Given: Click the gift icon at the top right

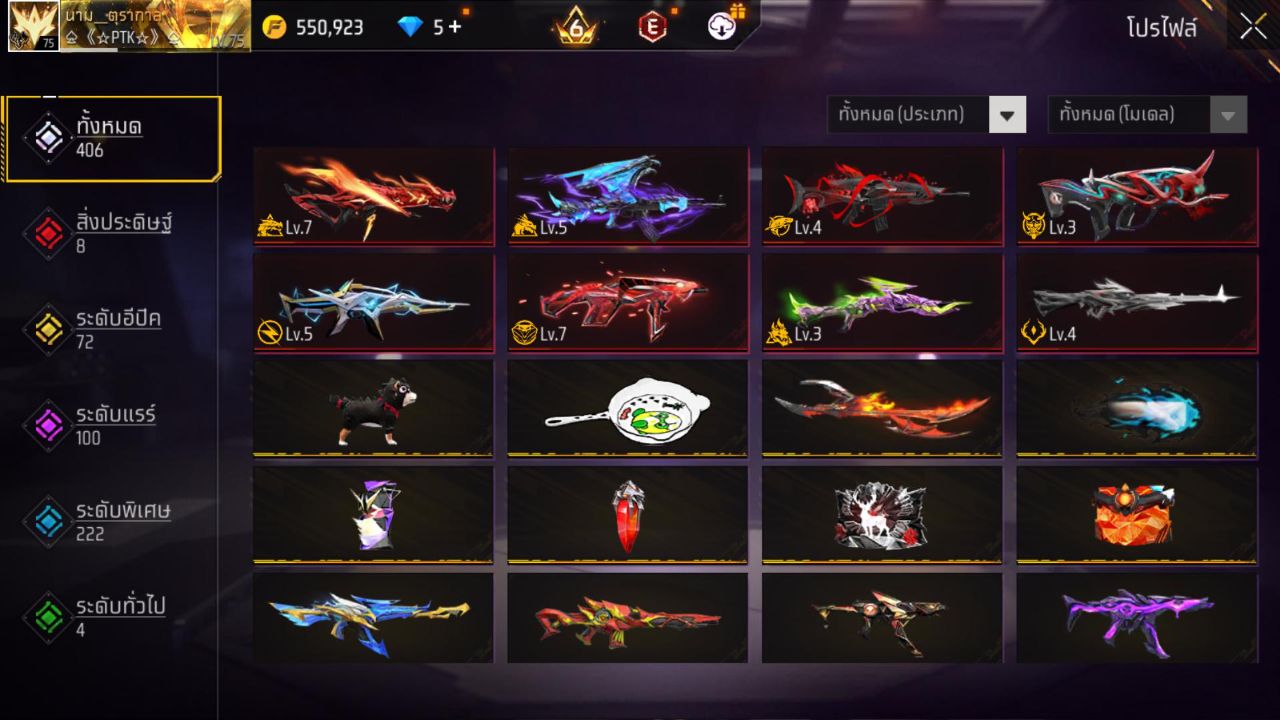Looking at the screenshot, I should [x=738, y=10].
